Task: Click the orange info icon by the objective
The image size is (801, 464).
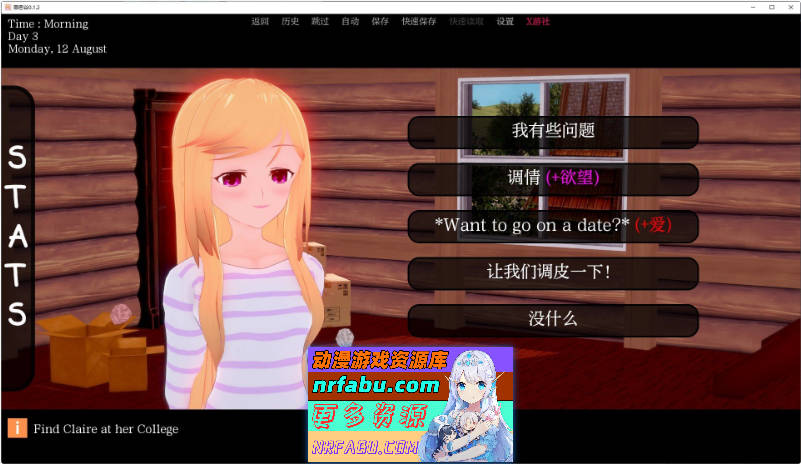Action: click(x=17, y=428)
